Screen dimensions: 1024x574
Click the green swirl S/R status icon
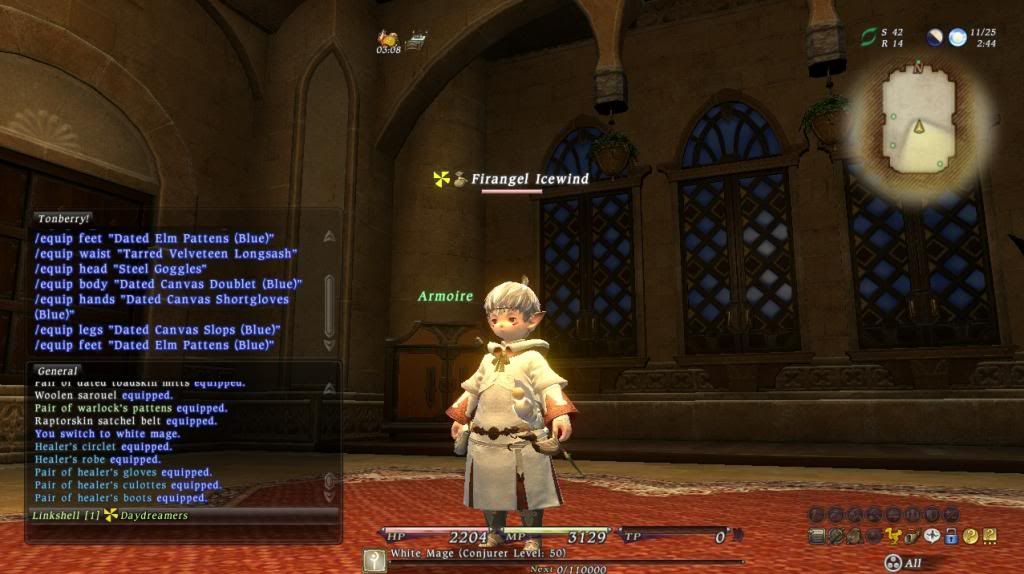coord(869,37)
